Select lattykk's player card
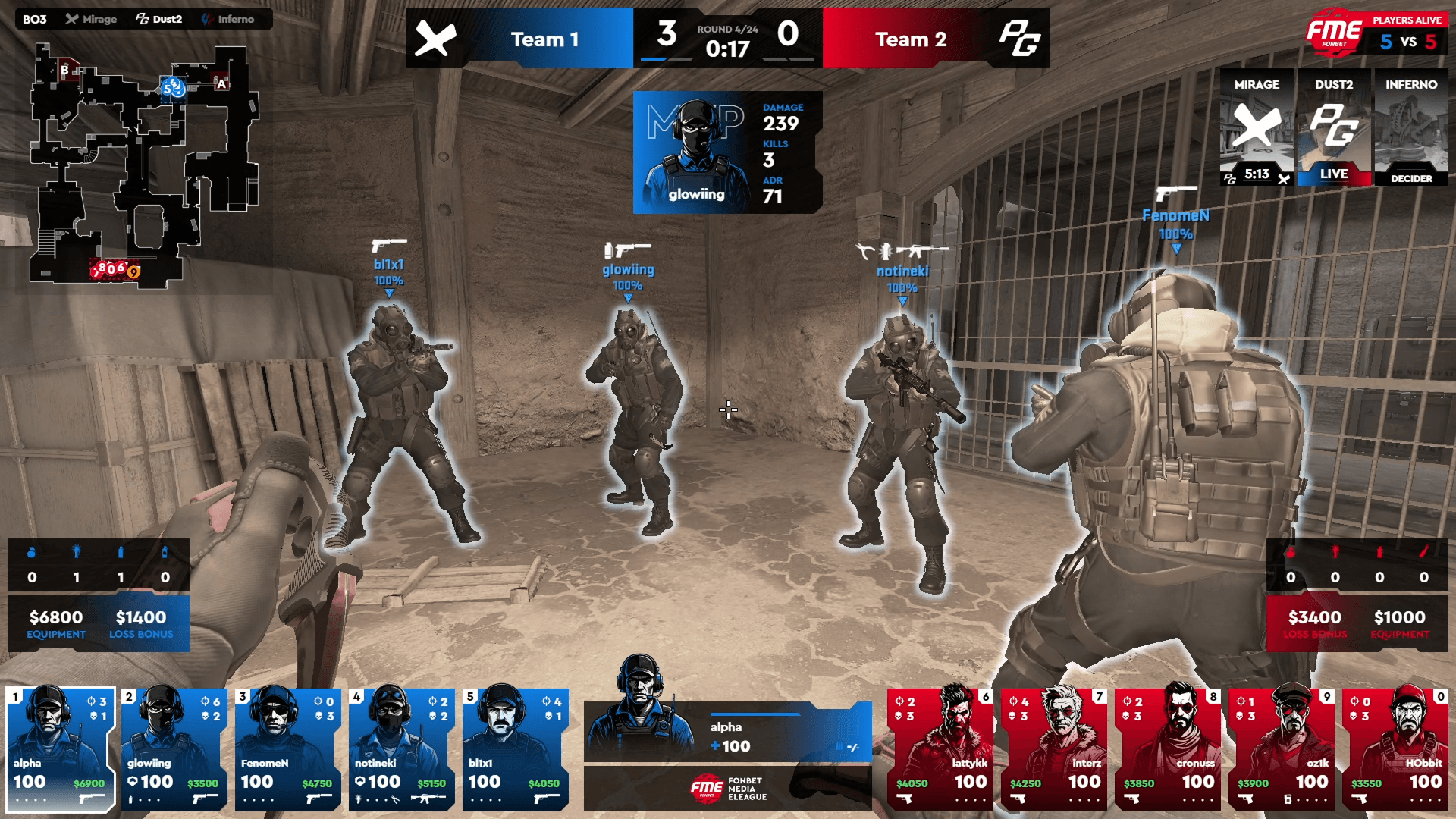The width and height of the screenshot is (1456, 819). [x=940, y=748]
